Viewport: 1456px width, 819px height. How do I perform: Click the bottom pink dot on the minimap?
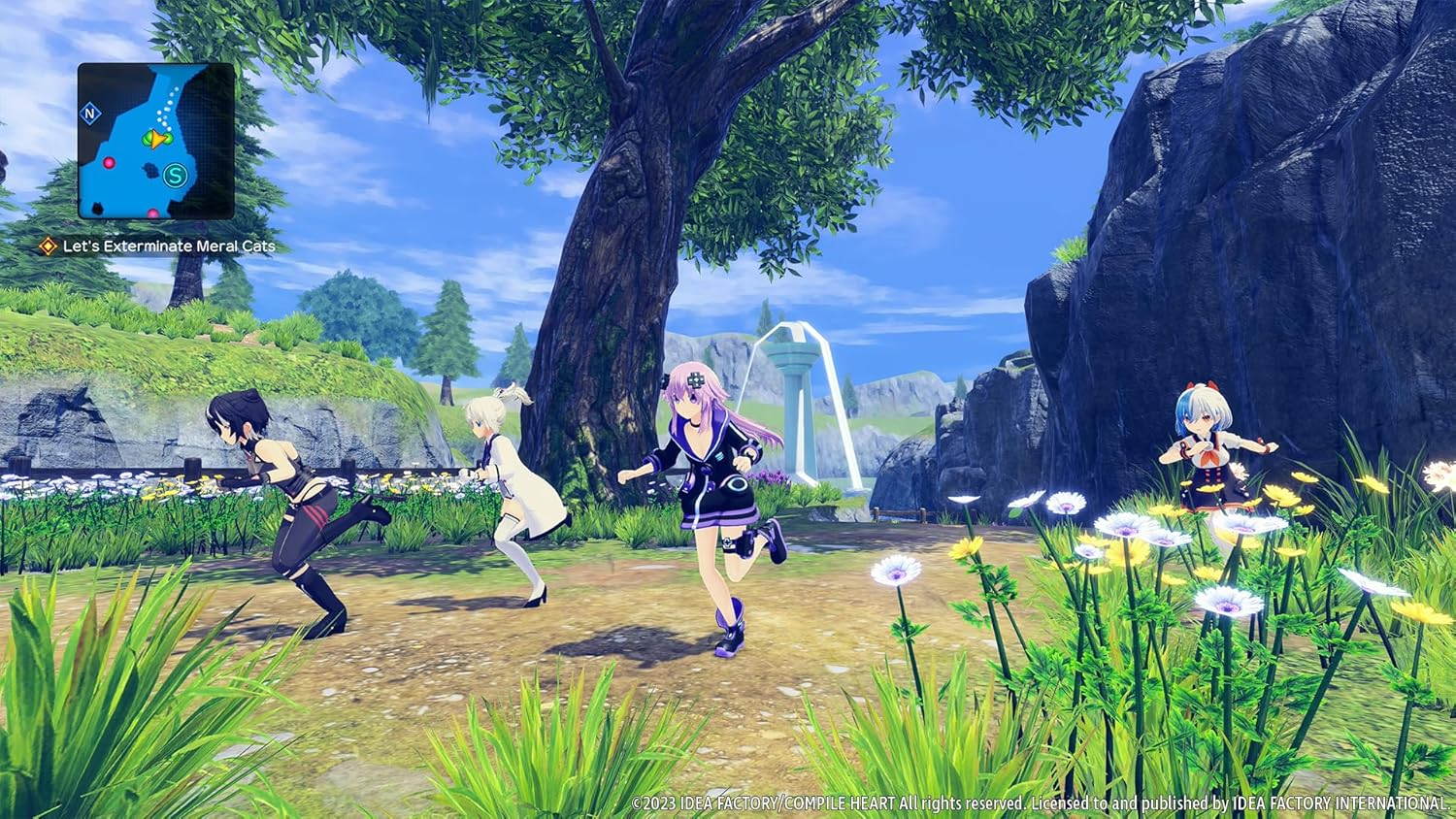point(153,213)
